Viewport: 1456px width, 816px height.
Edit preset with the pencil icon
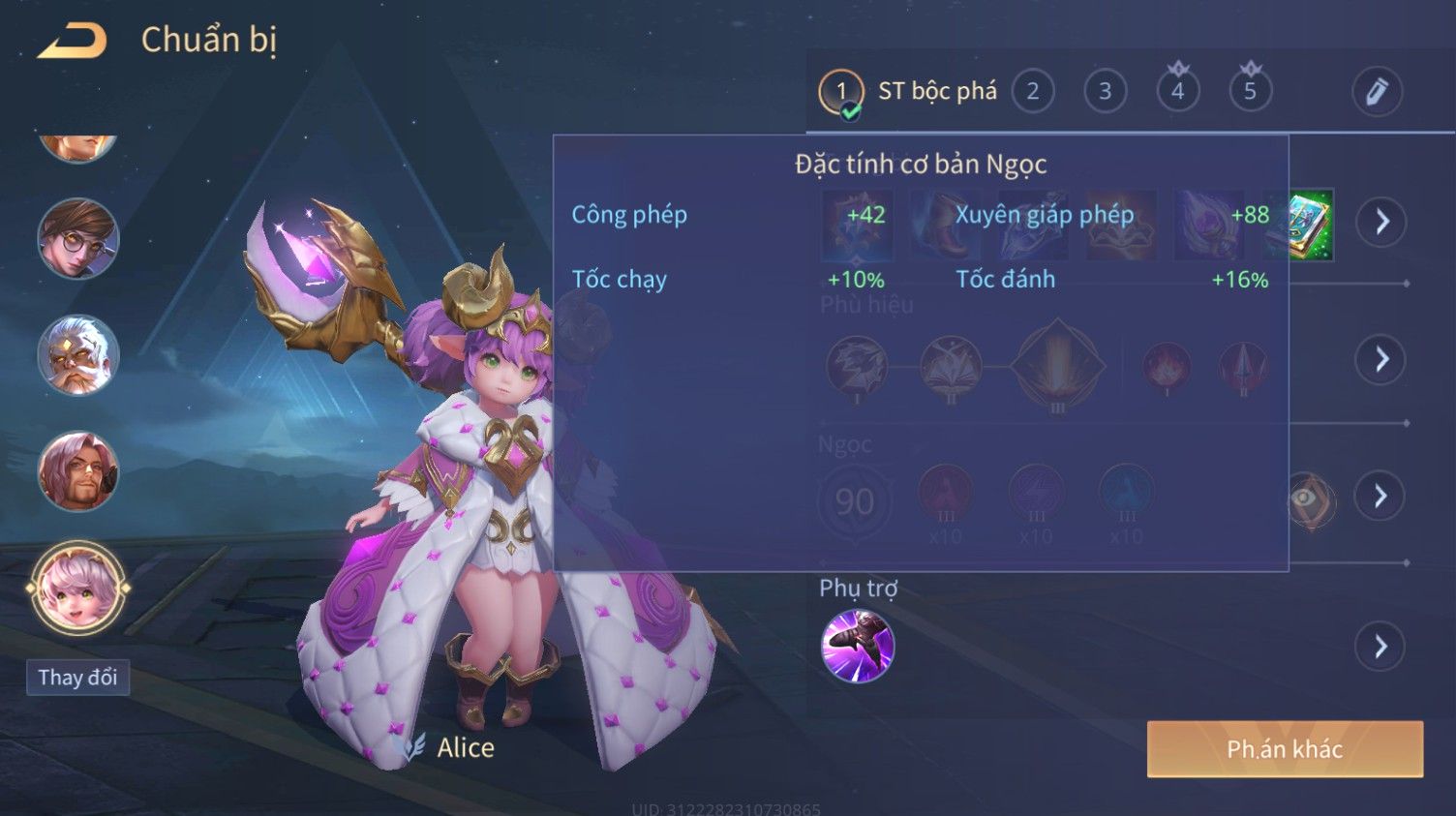[1377, 92]
